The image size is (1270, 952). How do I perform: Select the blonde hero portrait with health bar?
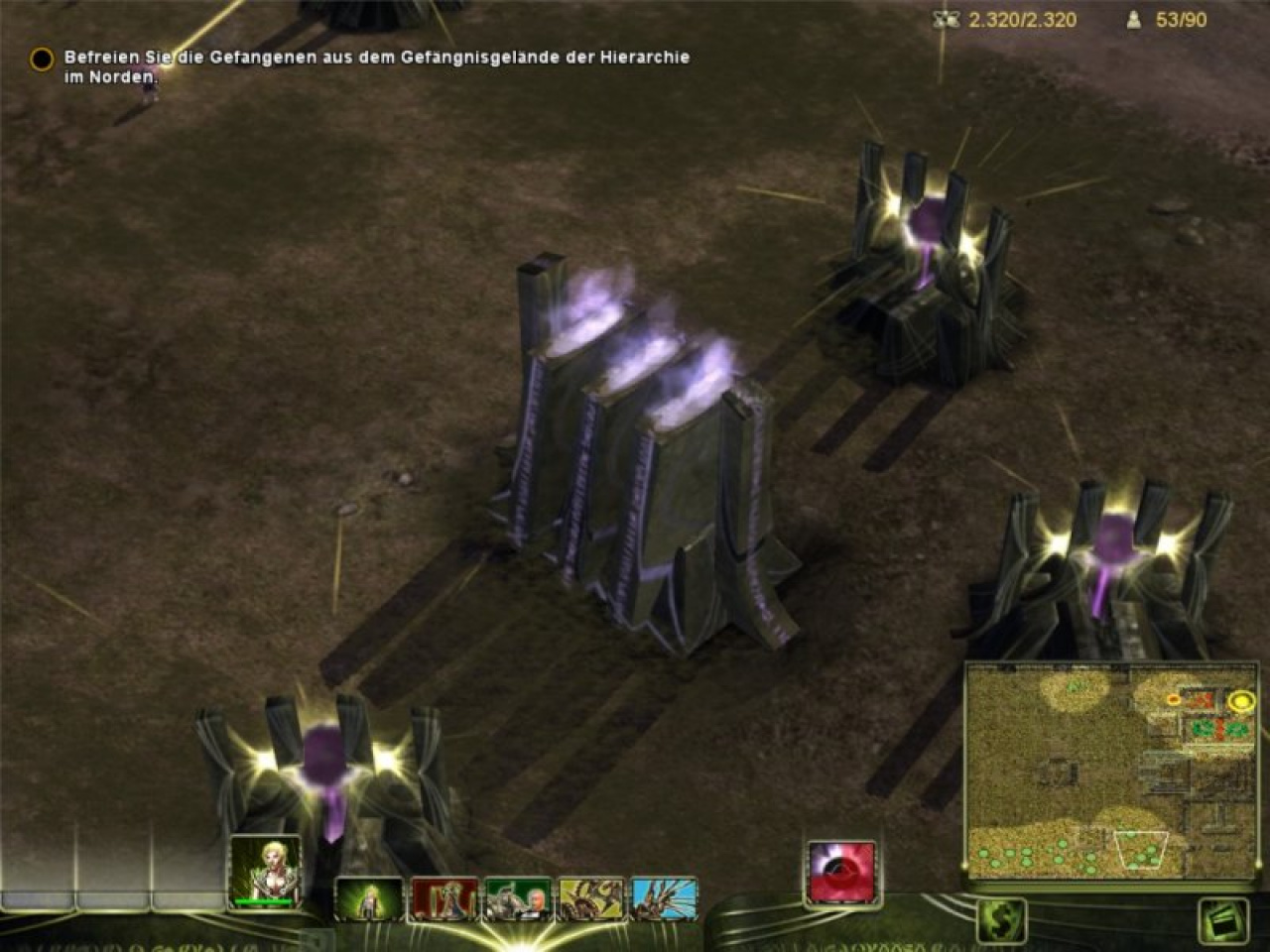pyautogui.click(x=263, y=871)
